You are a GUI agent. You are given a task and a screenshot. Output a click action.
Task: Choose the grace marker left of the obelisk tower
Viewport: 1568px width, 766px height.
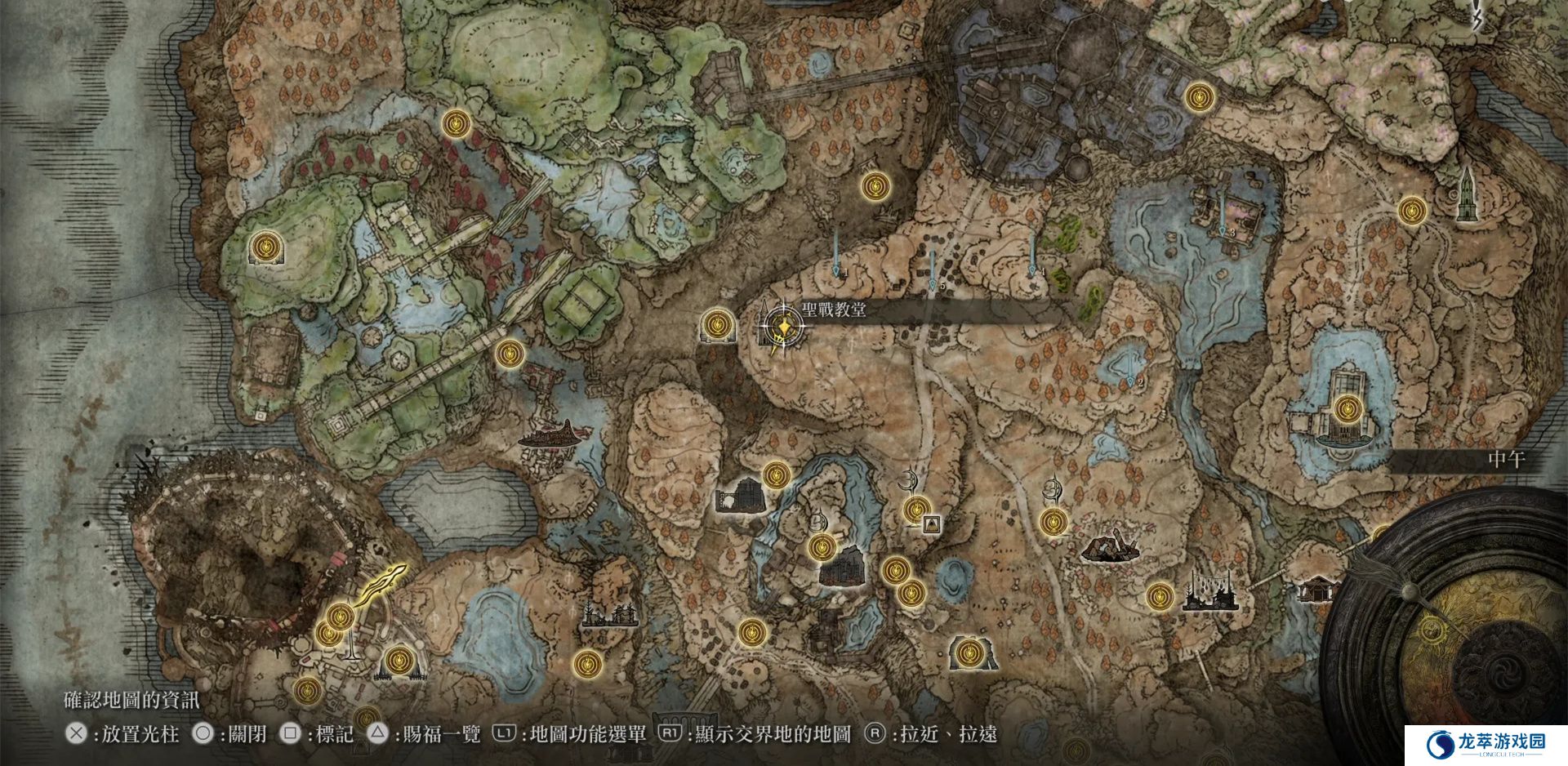1411,210
